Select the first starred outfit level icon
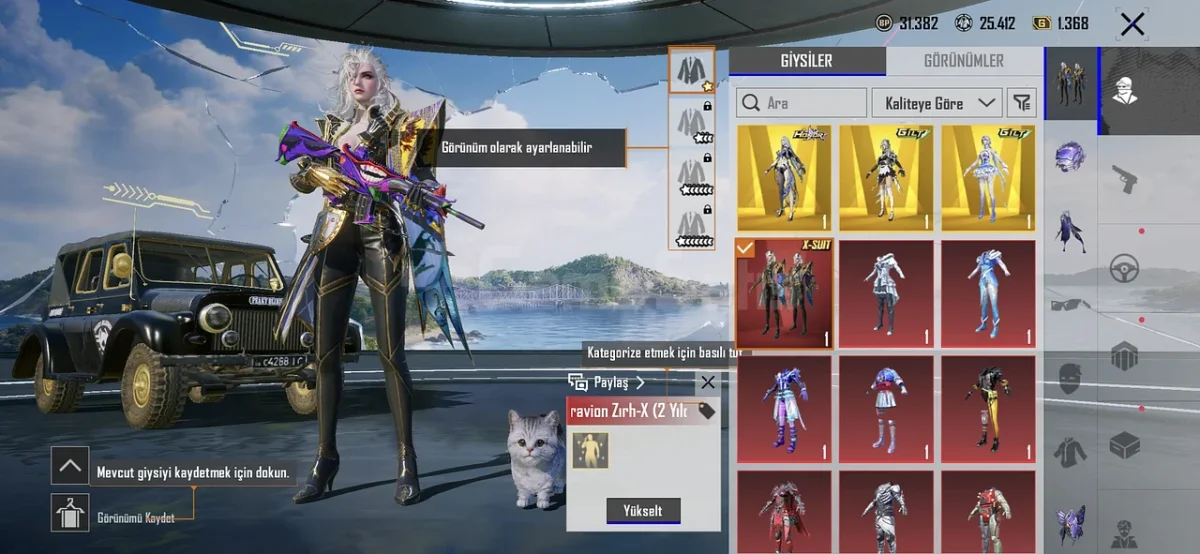 (691, 70)
